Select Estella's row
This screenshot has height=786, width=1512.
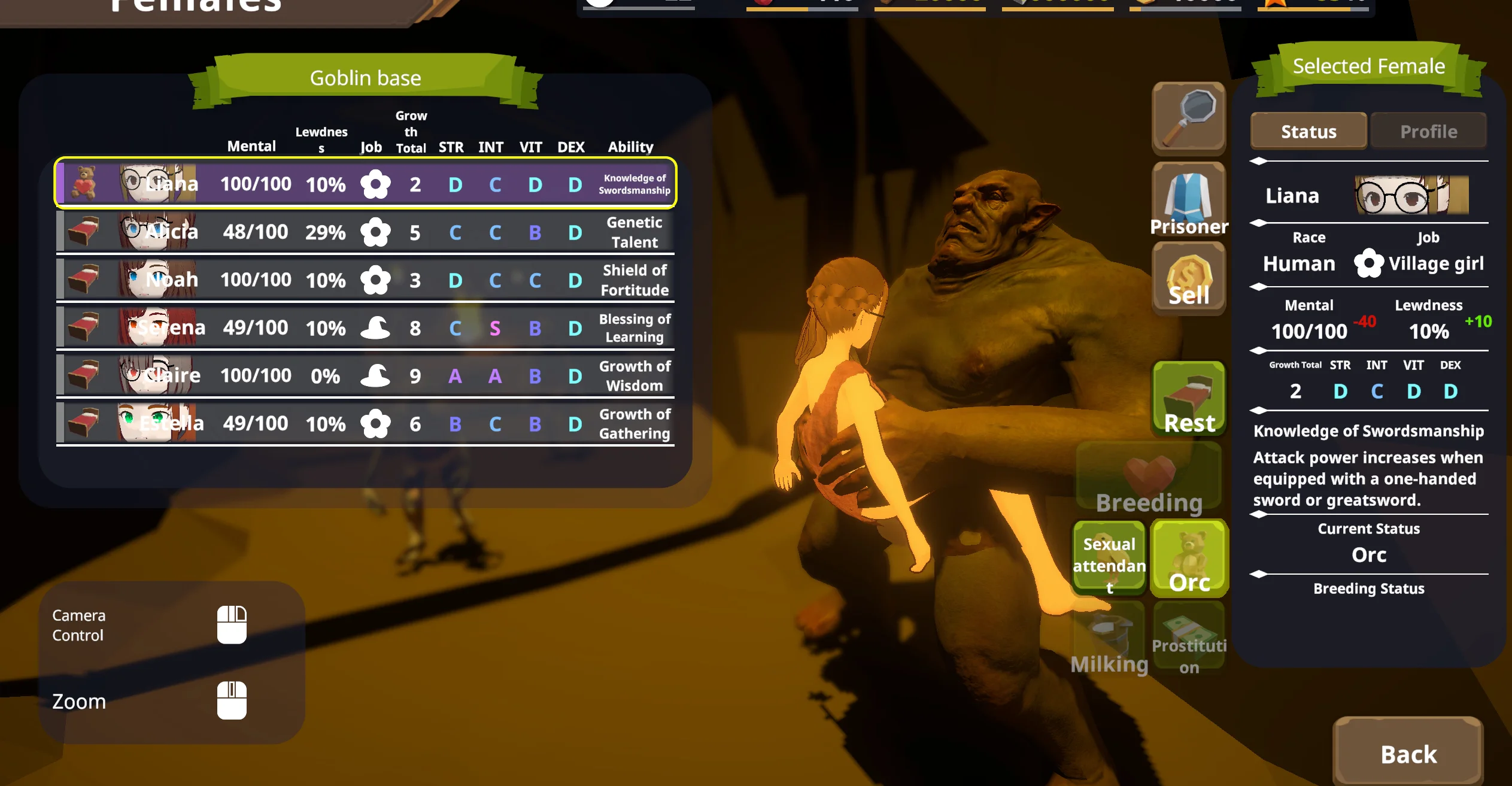point(365,423)
